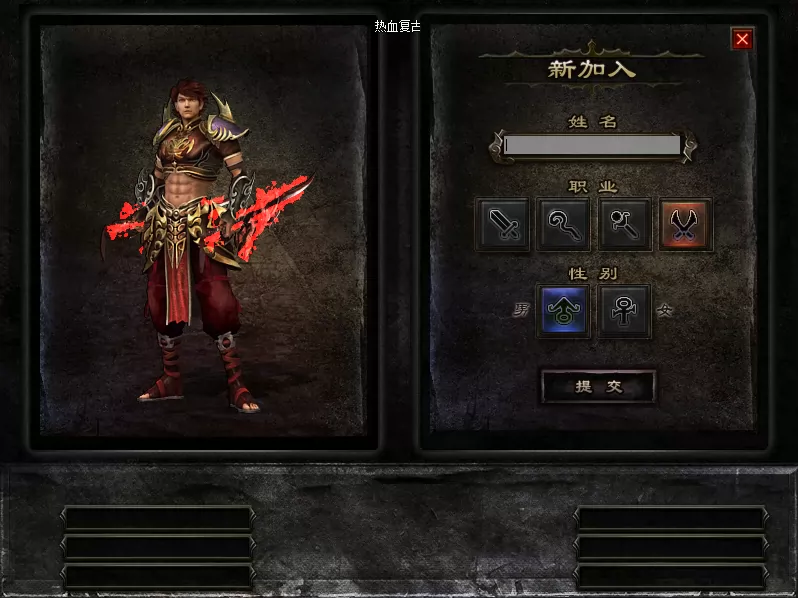Choose the sword warrior class icon
The image size is (798, 598).
[504, 224]
